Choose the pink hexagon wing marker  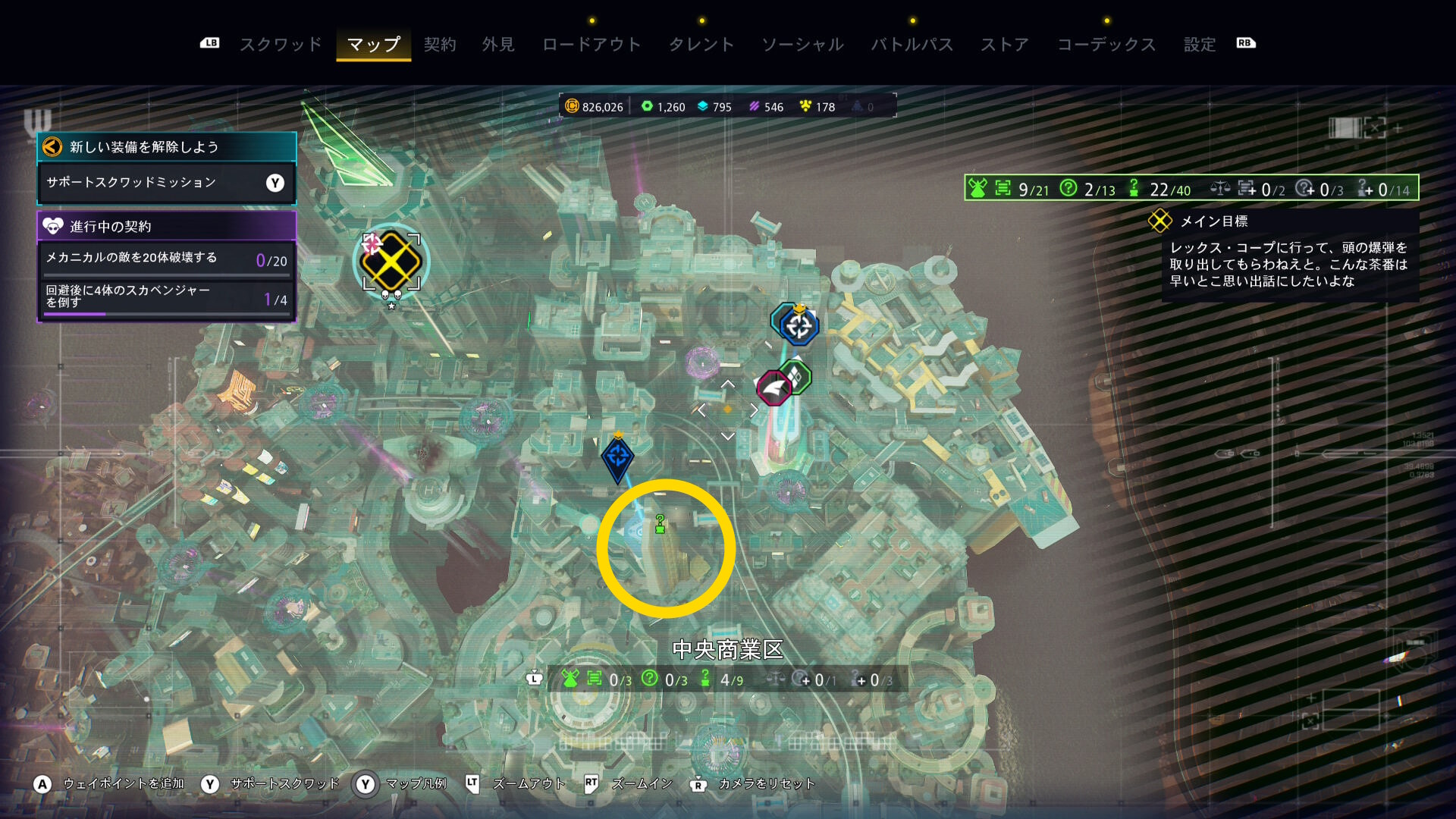tap(774, 389)
